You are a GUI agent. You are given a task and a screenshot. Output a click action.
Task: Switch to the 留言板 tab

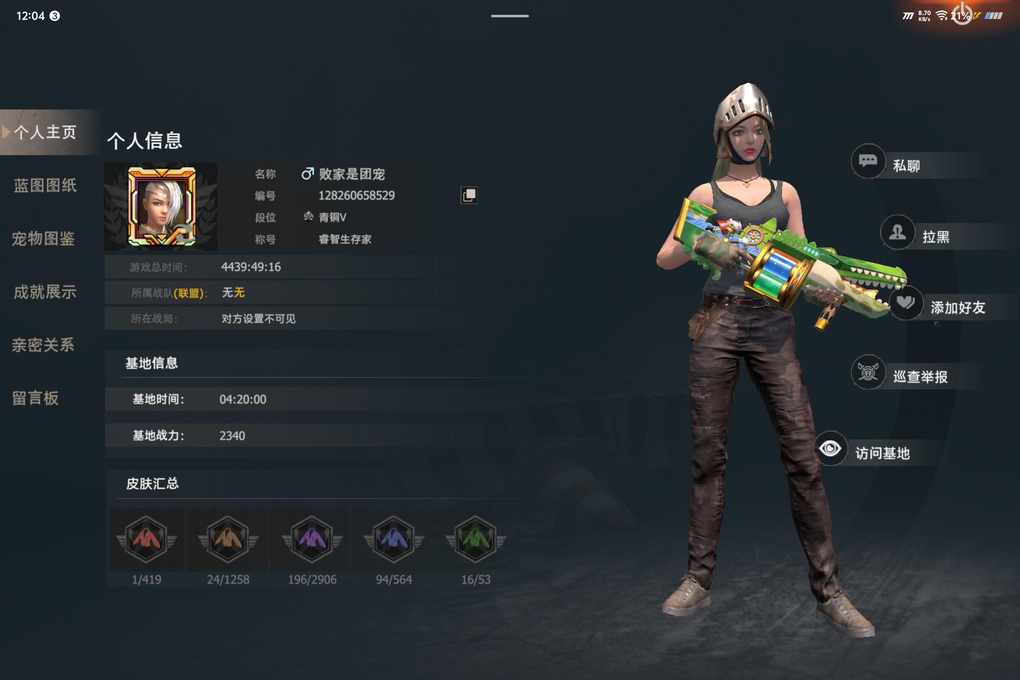tap(36, 398)
